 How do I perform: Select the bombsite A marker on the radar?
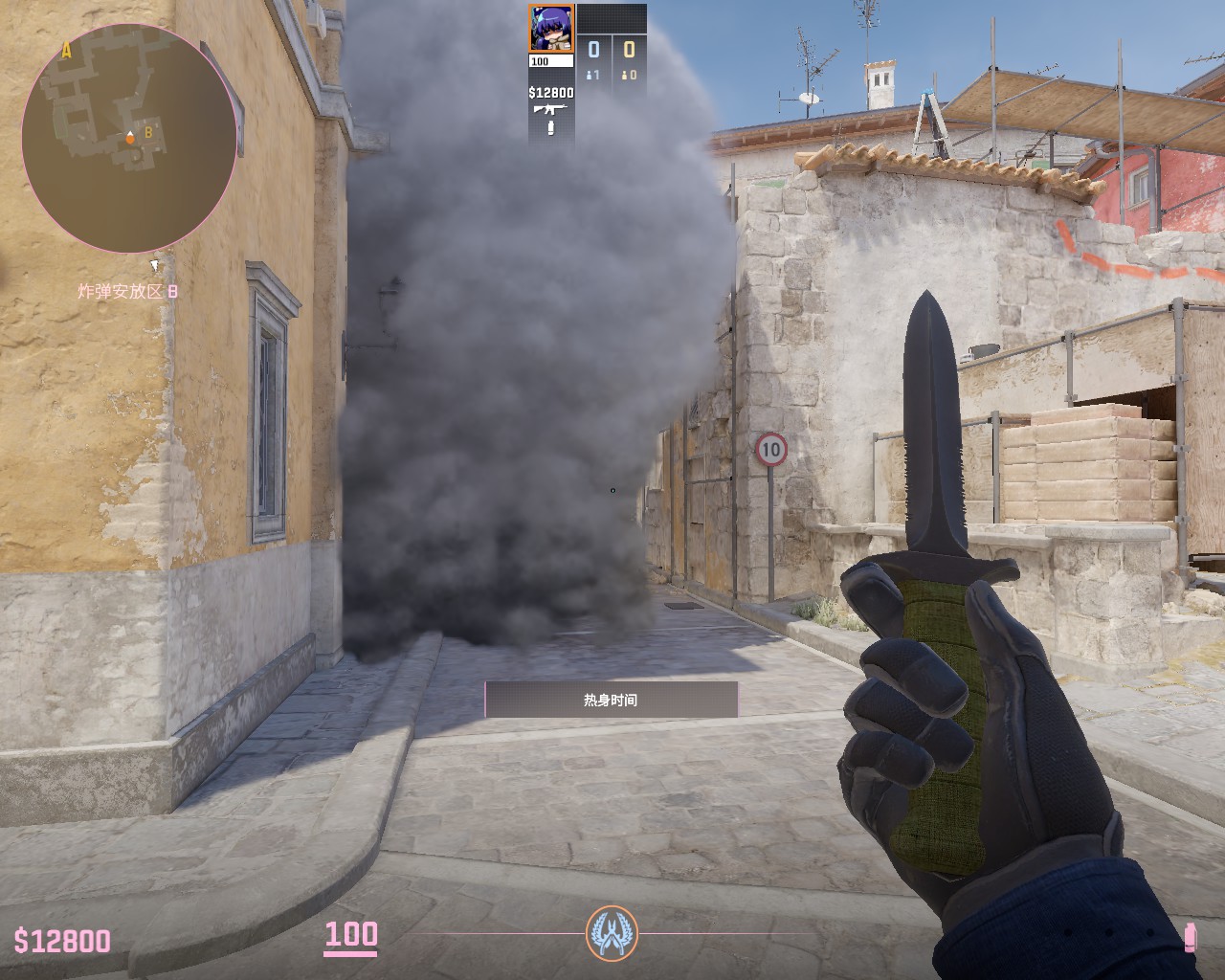tap(66, 52)
